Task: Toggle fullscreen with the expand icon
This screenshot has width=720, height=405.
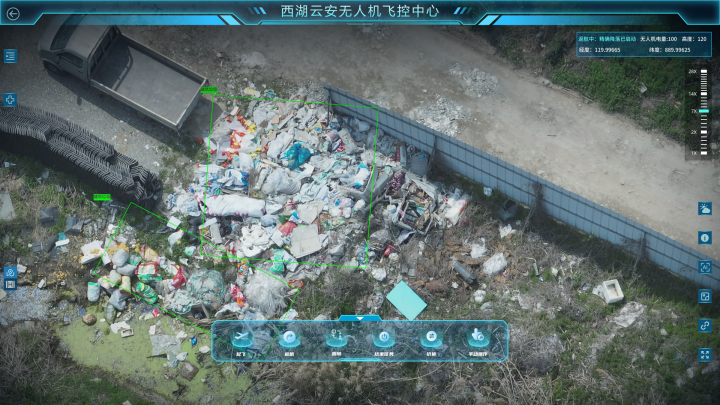Action: (705, 354)
